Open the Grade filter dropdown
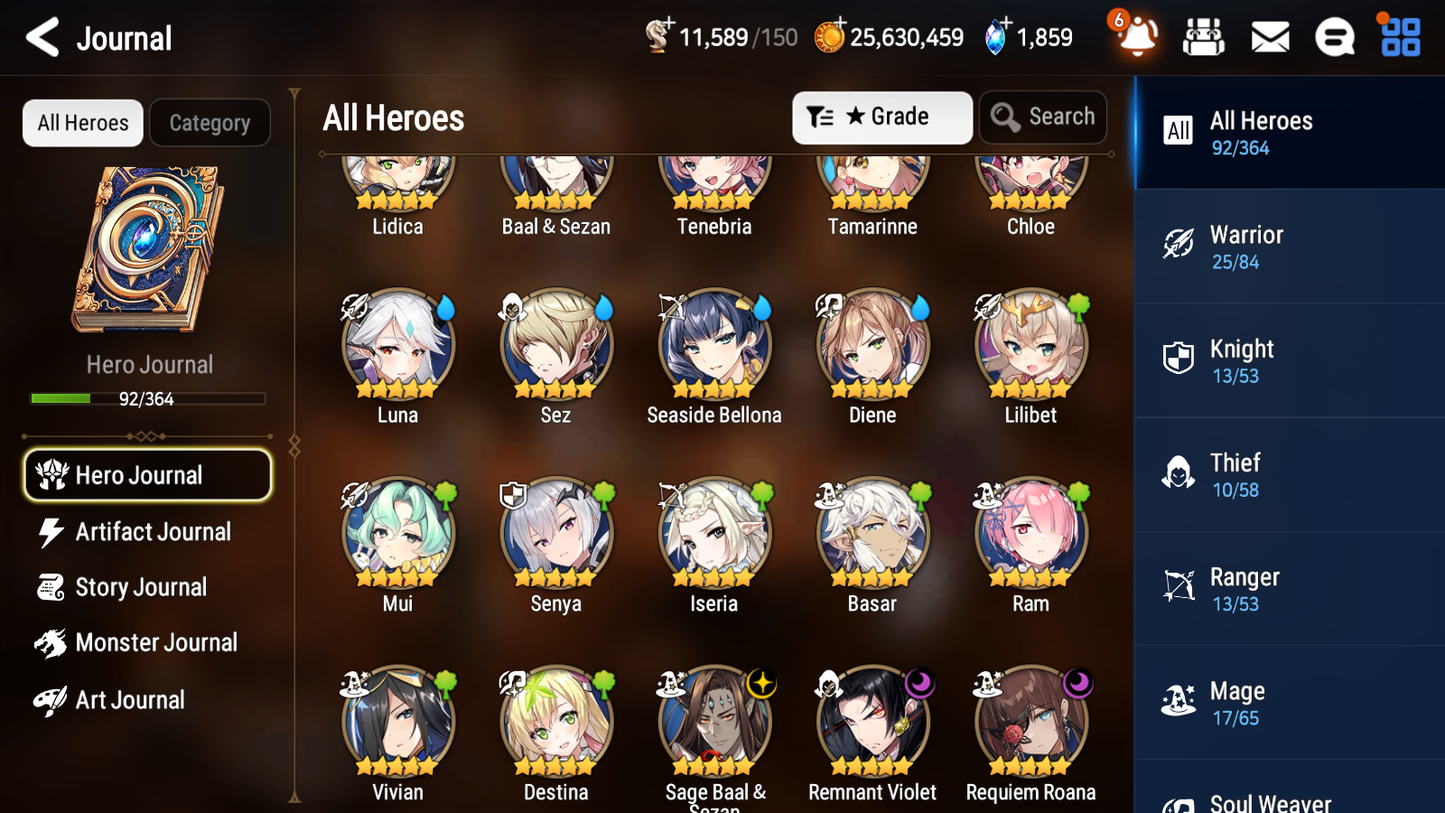 [x=882, y=117]
